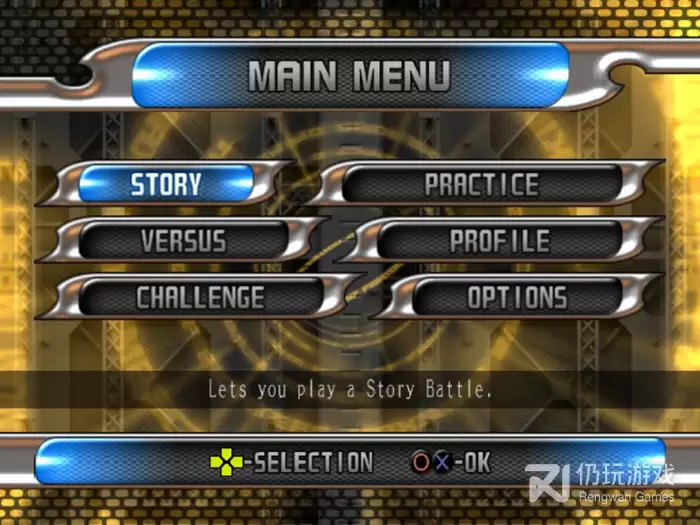Choose the Versus menu option
Screen dimensions: 700x525
tap(183, 241)
